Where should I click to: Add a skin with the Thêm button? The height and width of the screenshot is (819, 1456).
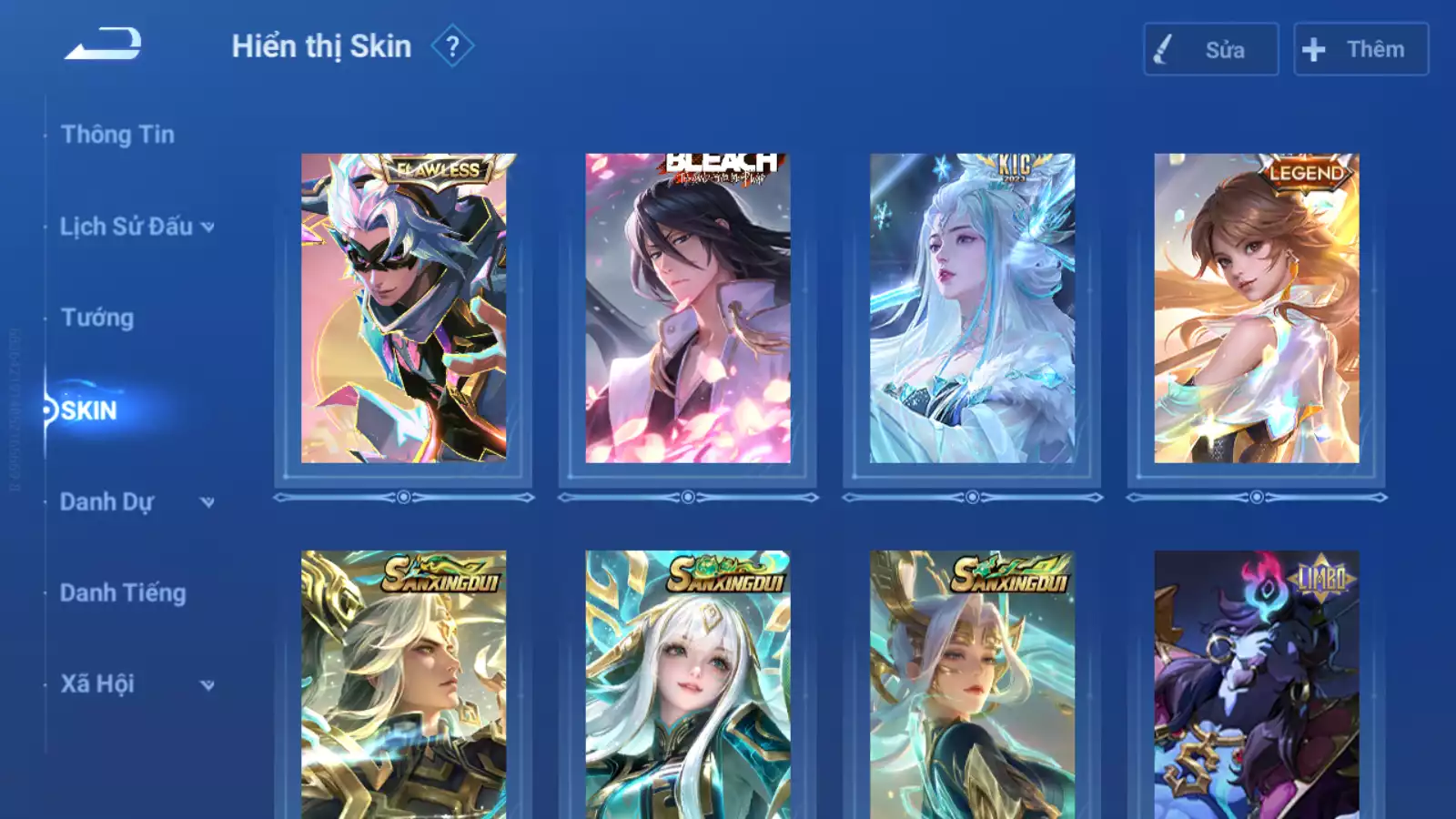[x=1360, y=49]
